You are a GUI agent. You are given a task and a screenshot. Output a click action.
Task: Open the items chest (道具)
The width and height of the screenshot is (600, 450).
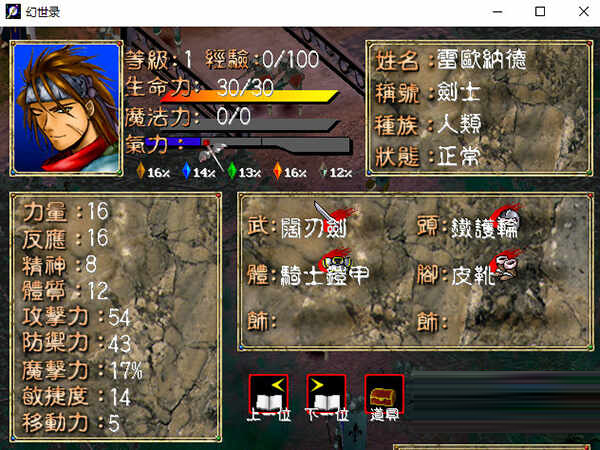pyautogui.click(x=385, y=394)
